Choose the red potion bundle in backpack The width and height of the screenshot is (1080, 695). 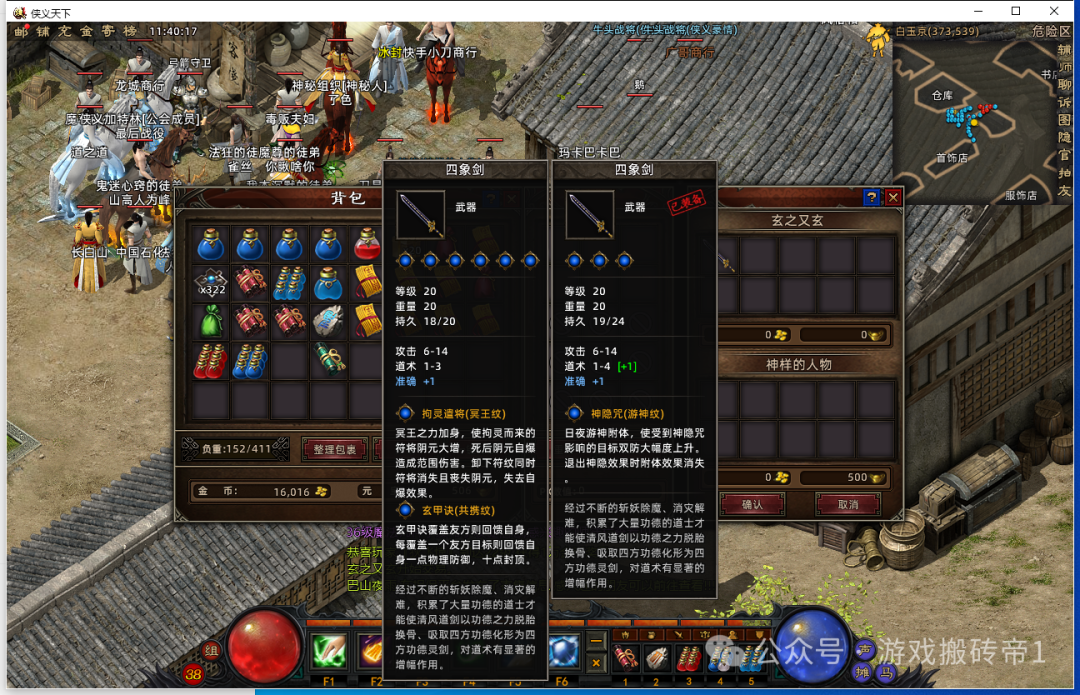[x=211, y=358]
